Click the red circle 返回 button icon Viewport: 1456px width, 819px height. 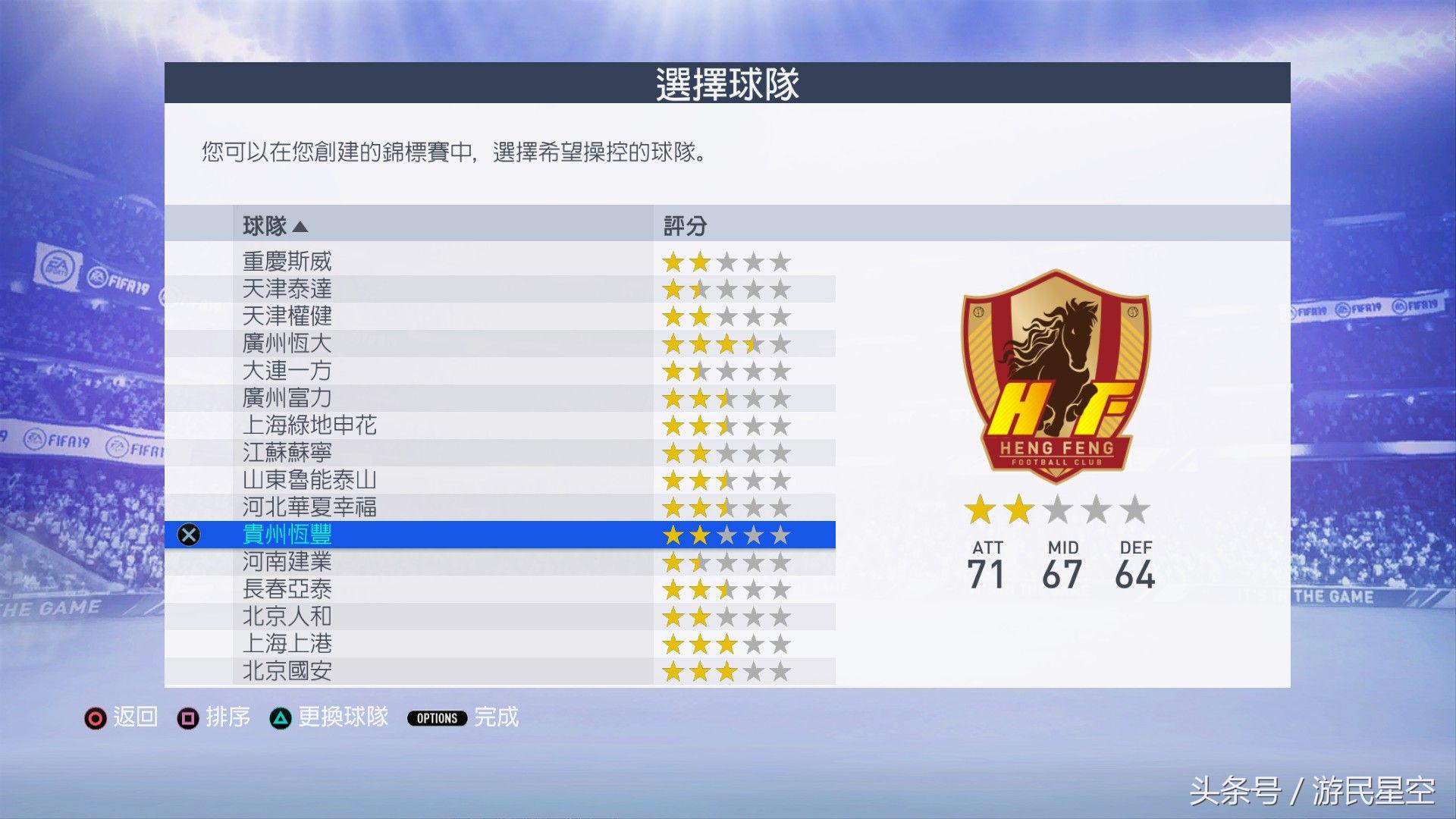95,718
